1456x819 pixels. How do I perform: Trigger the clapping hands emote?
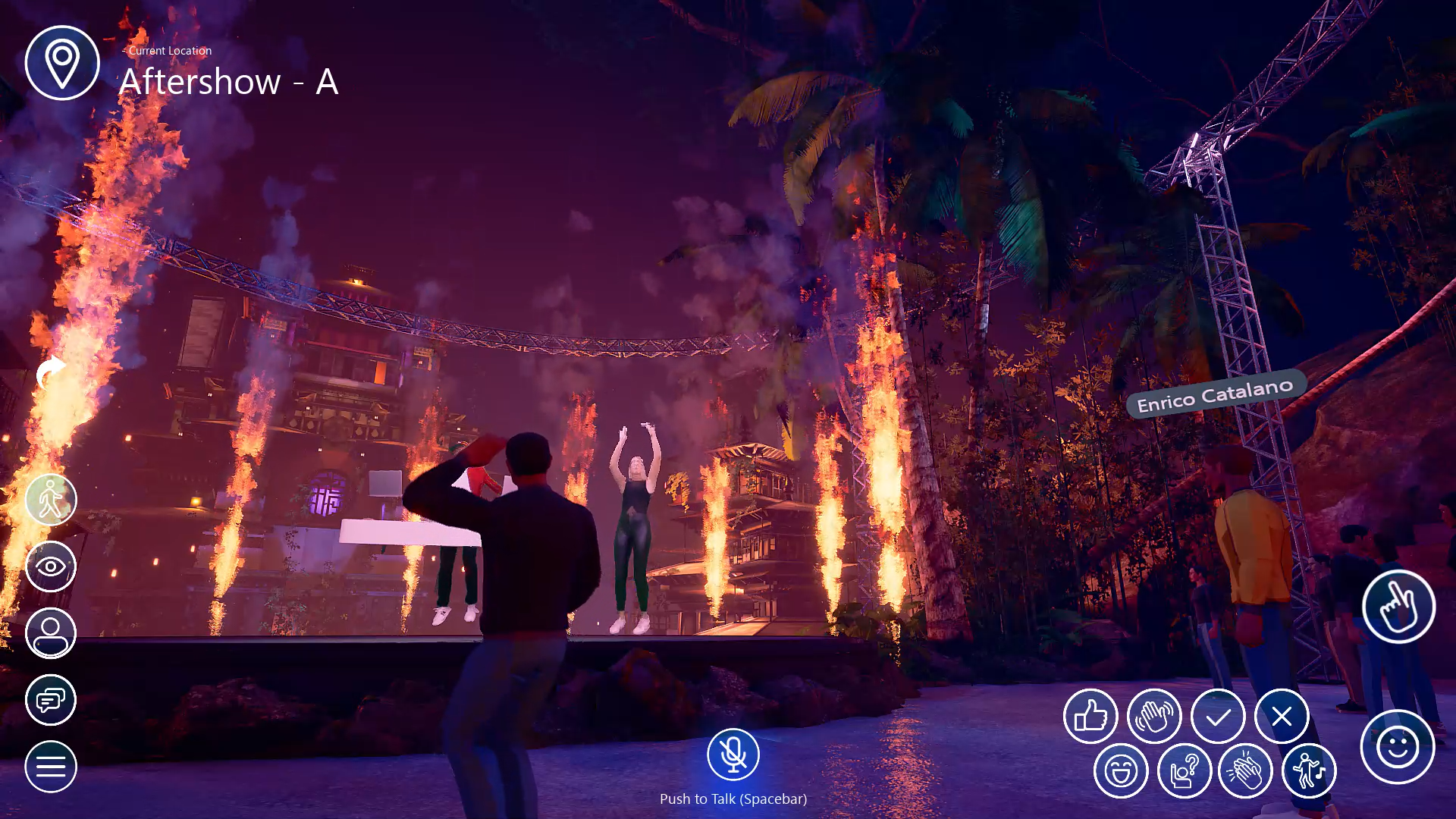click(1245, 771)
